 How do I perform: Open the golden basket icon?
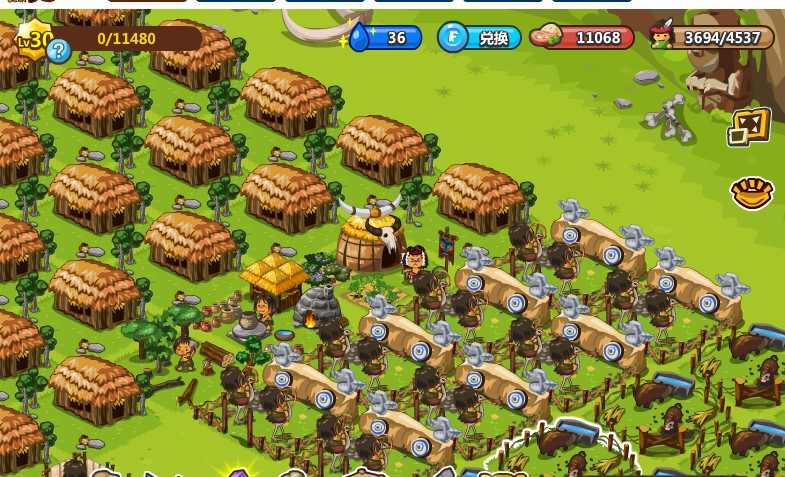click(x=751, y=192)
